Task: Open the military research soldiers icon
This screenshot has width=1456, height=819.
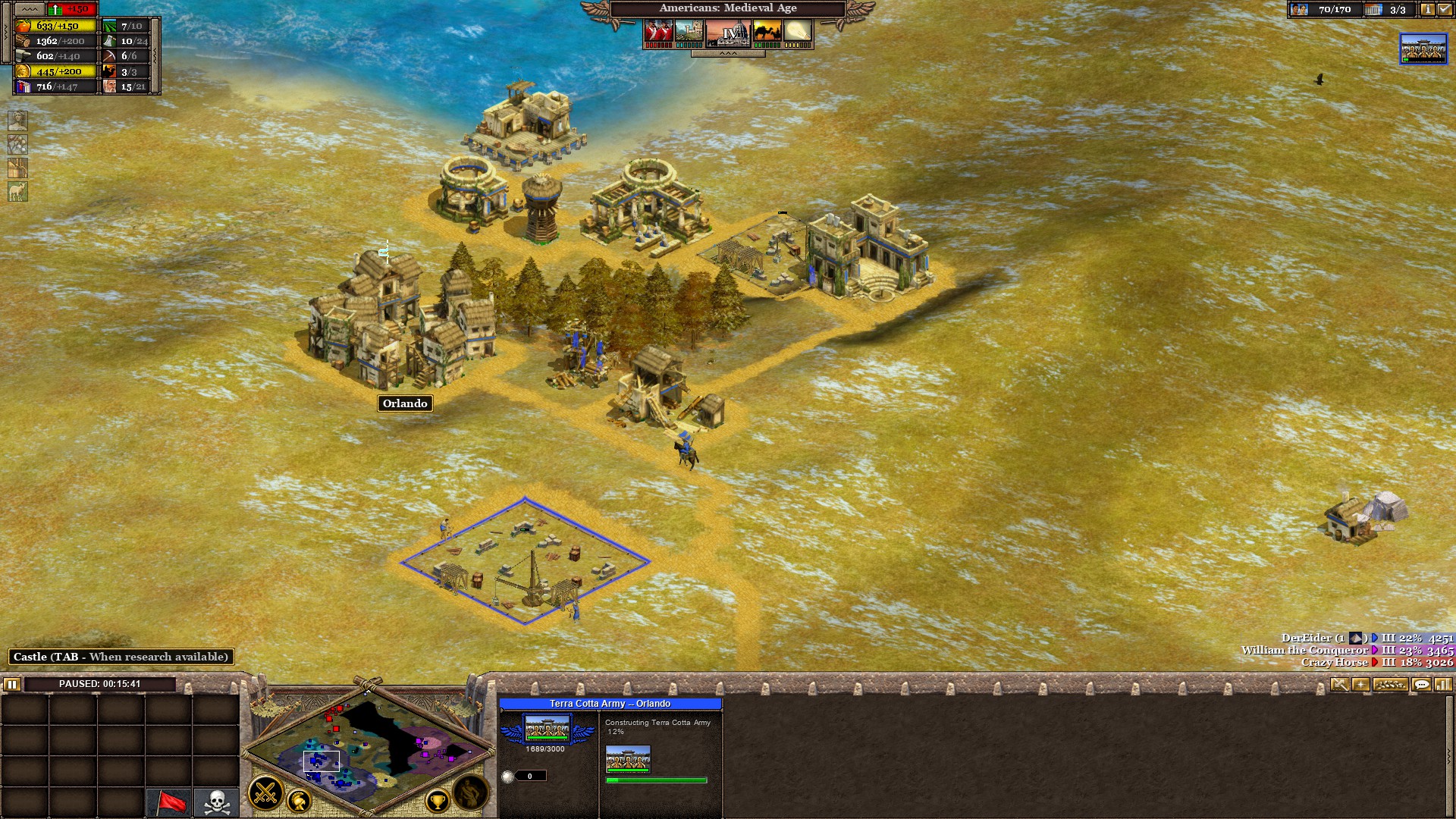Action: pyautogui.click(x=661, y=32)
